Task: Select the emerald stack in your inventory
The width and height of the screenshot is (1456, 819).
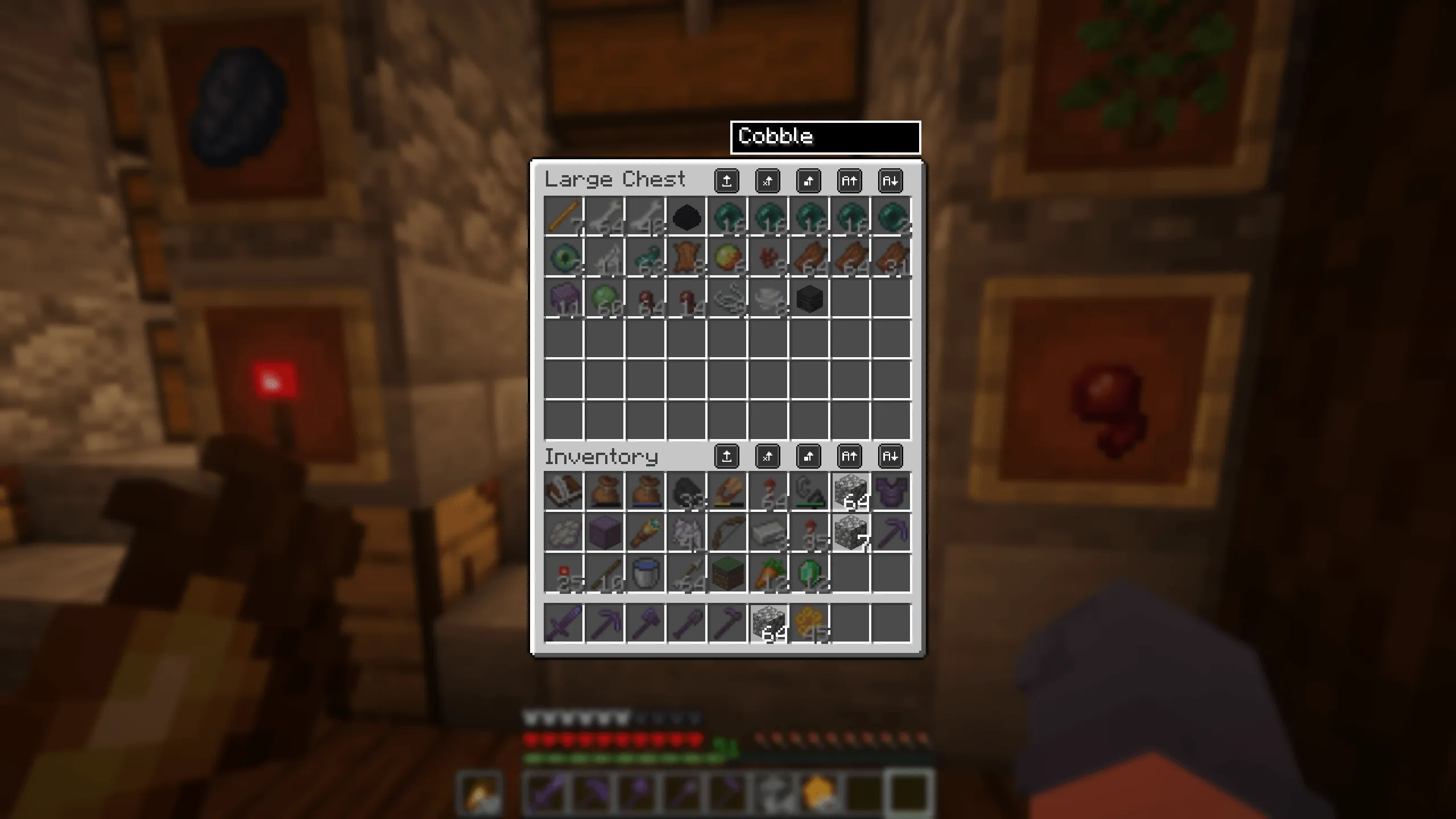Action: (809, 574)
